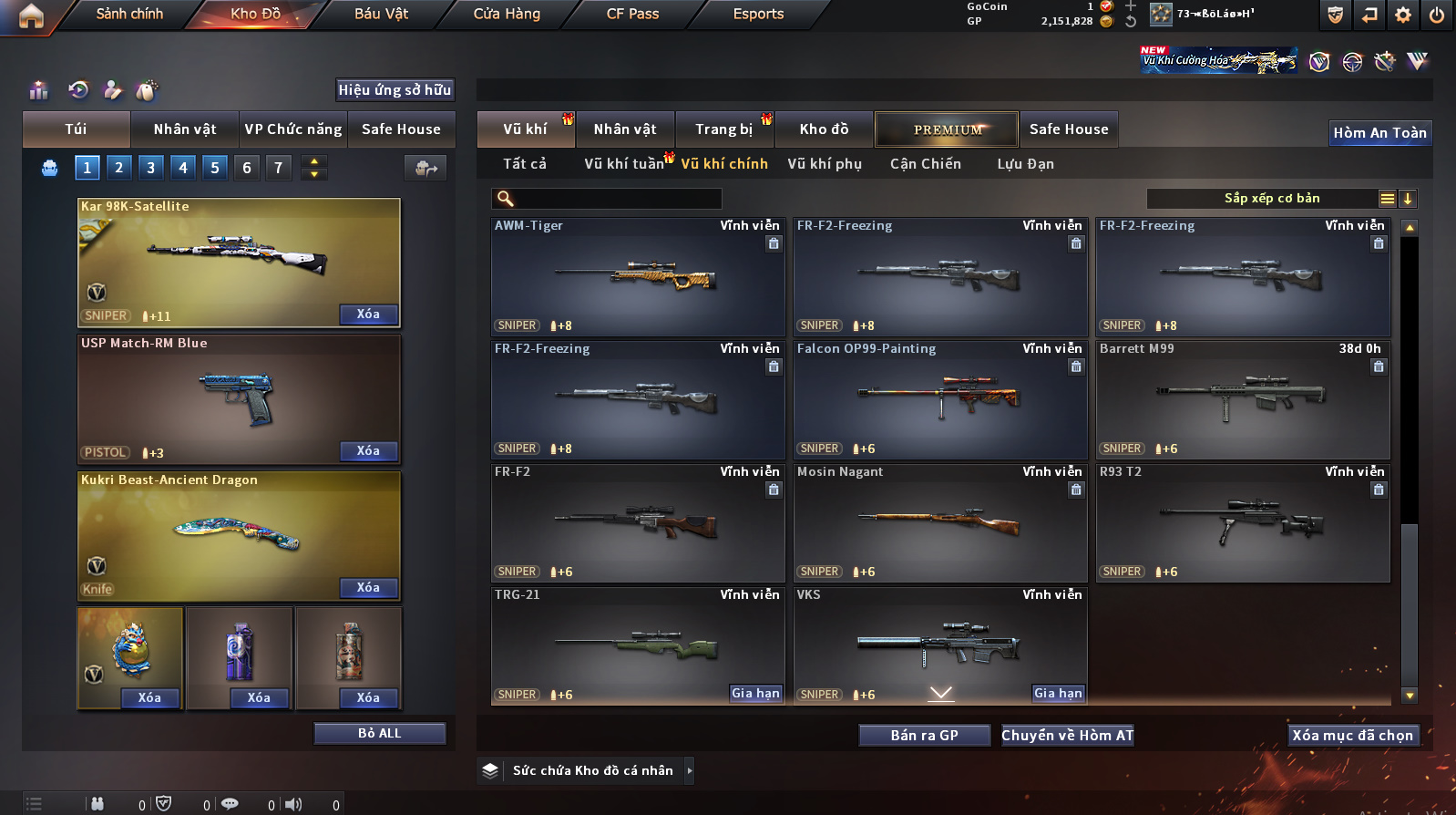1456x815 pixels.
Task: Switch to the Esports tab
Action: [758, 14]
